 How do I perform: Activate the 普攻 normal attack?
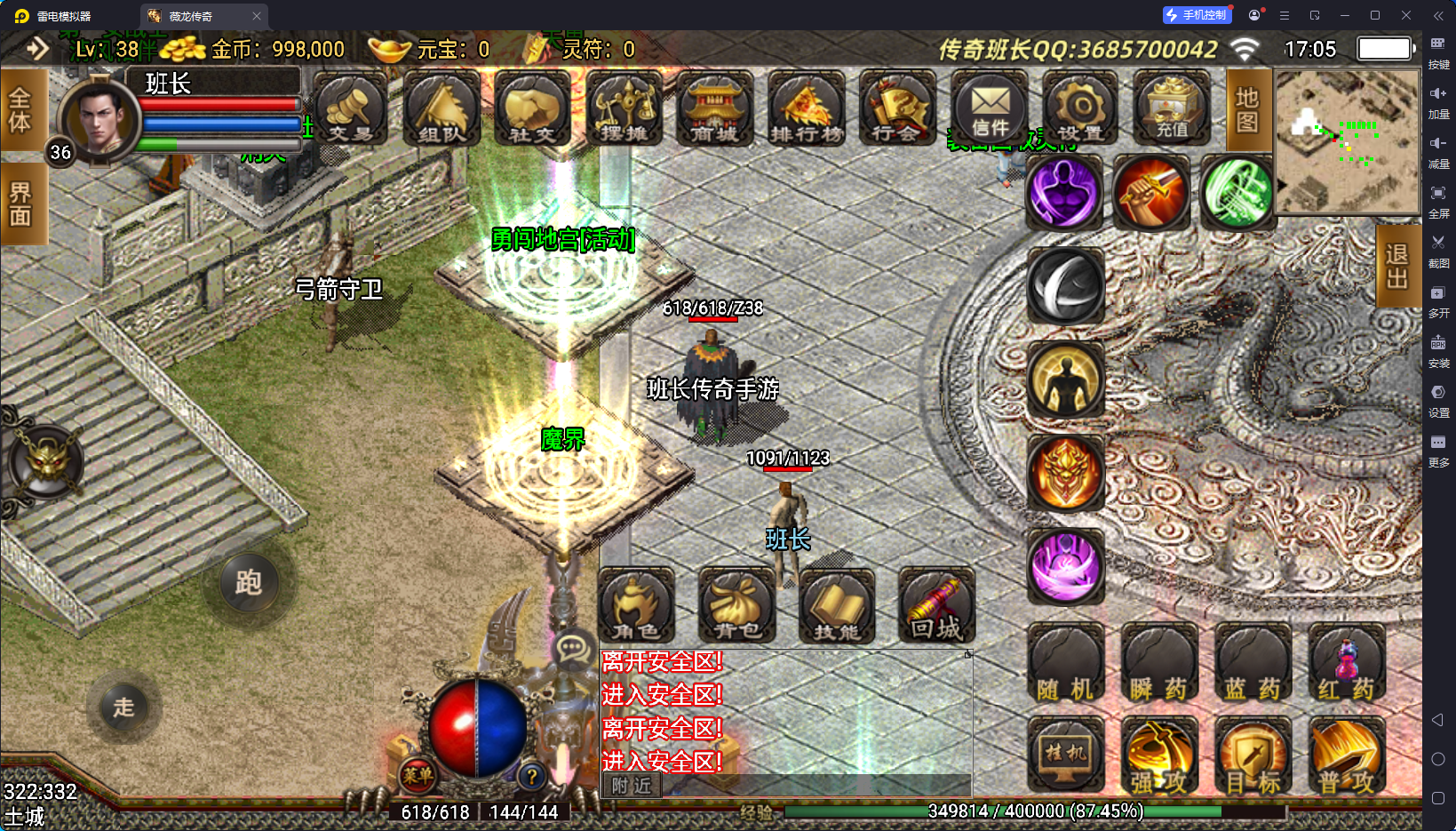[x=1346, y=757]
